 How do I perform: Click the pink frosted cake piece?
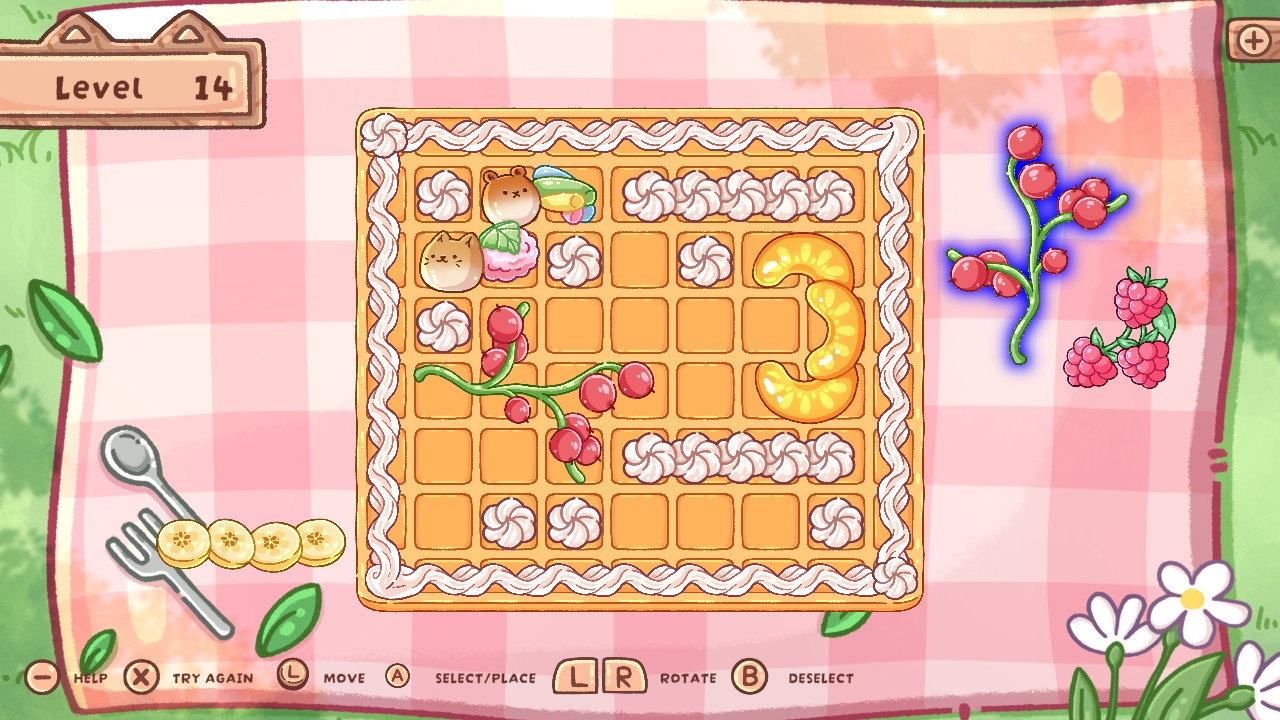[510, 263]
